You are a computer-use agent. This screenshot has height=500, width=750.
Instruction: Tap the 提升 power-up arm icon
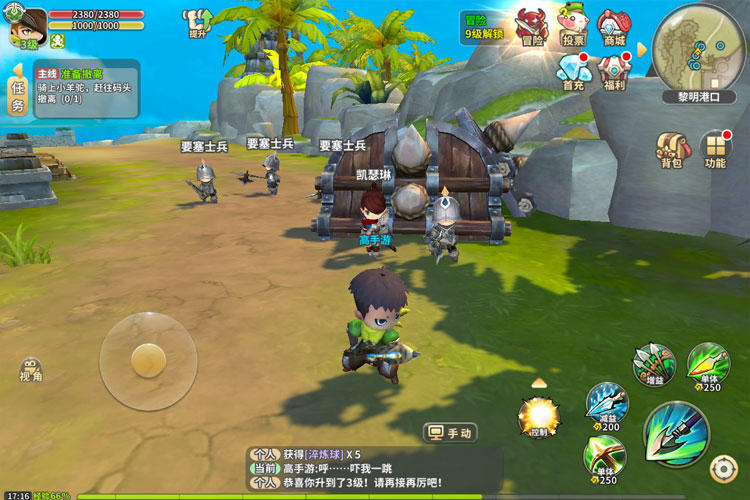point(198,22)
